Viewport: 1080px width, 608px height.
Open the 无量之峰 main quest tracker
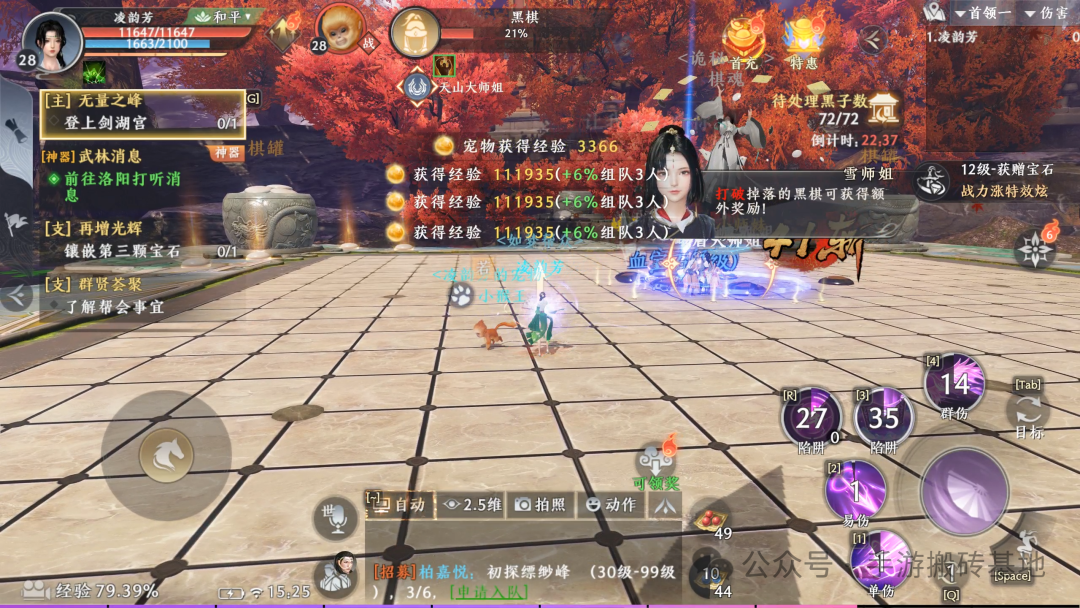(x=142, y=112)
